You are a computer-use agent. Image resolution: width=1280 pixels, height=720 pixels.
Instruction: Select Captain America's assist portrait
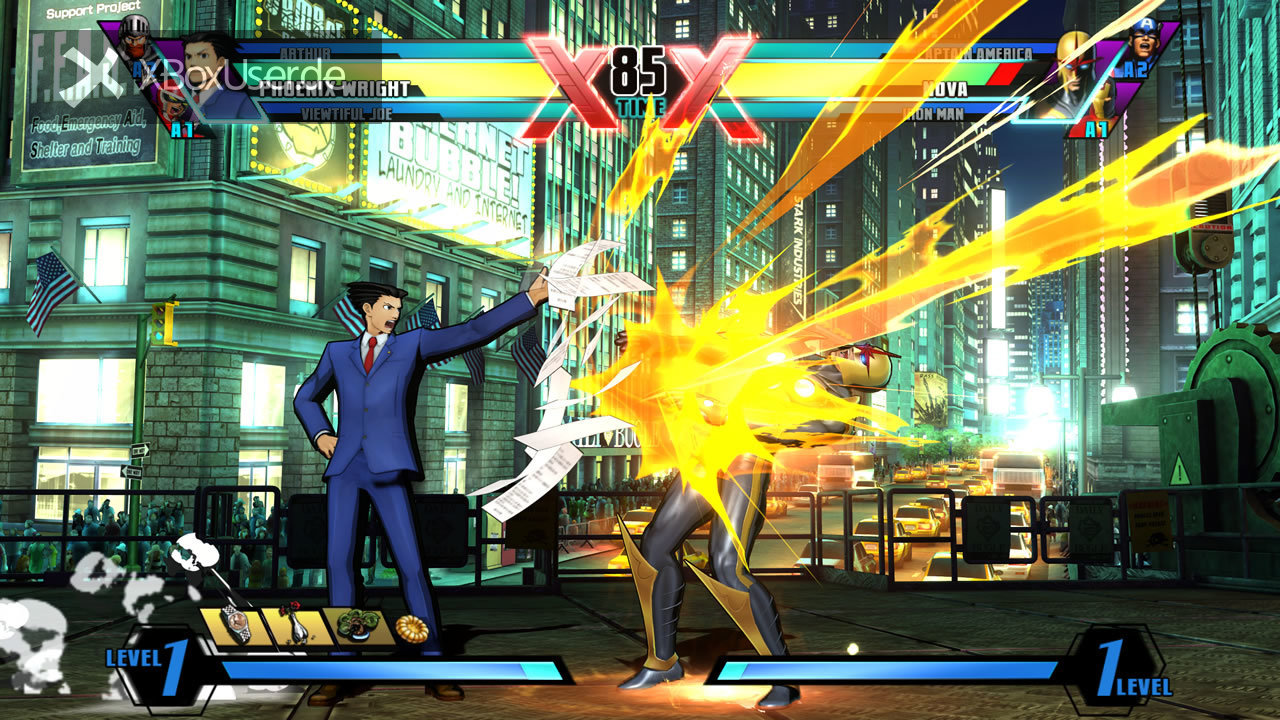pos(1142,40)
